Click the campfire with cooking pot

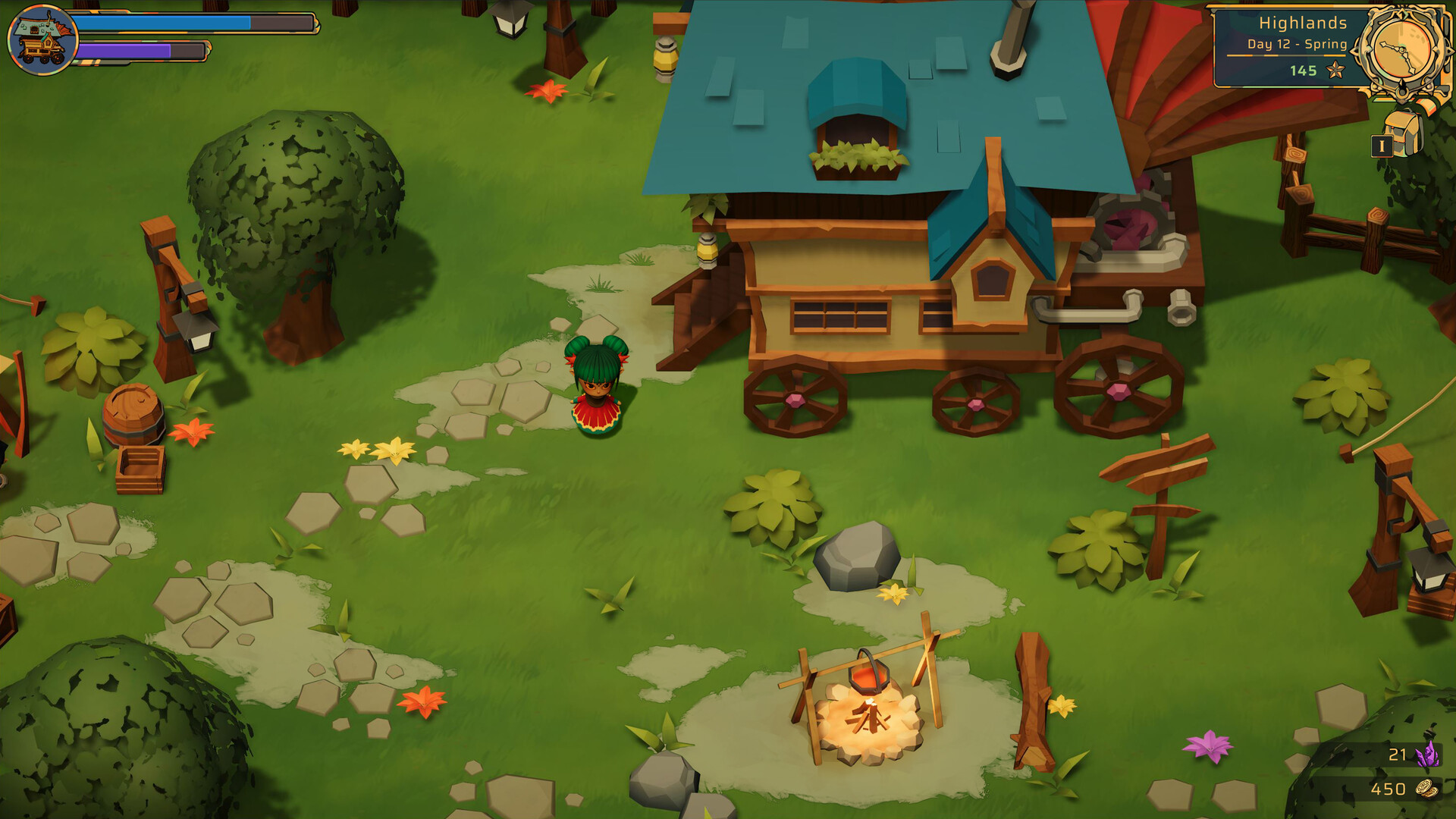click(x=871, y=713)
